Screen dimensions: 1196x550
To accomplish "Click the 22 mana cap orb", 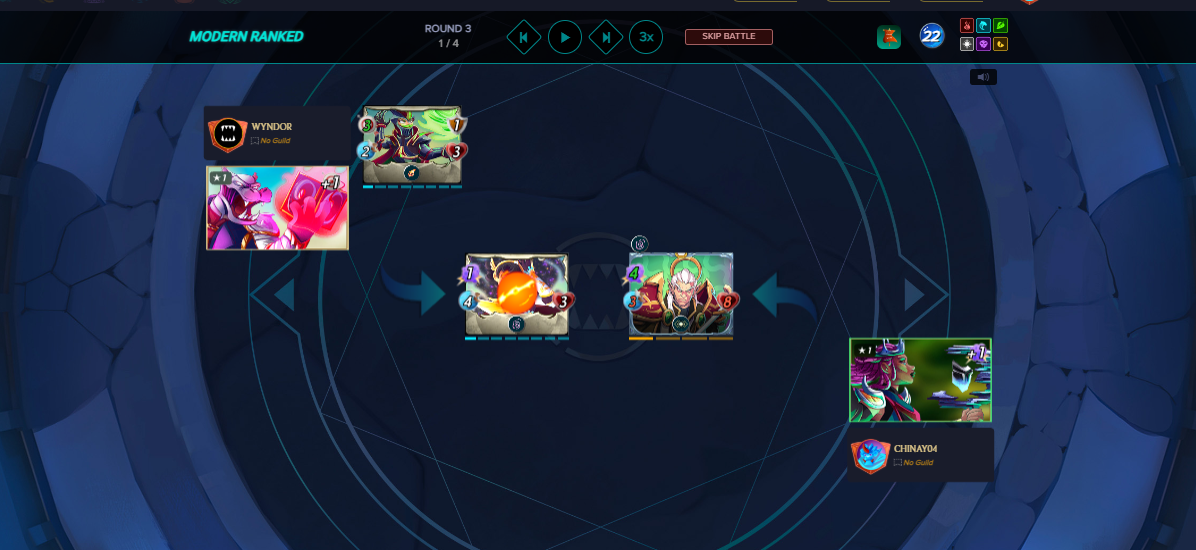I will pyautogui.click(x=932, y=37).
